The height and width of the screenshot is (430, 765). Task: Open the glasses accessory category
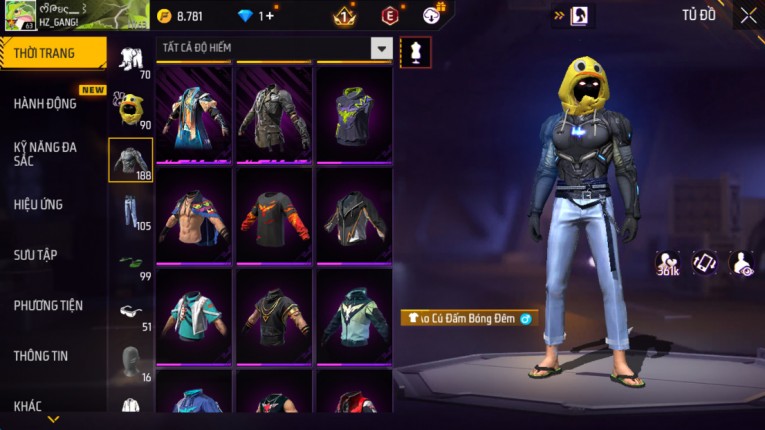pyautogui.click(x=130, y=313)
